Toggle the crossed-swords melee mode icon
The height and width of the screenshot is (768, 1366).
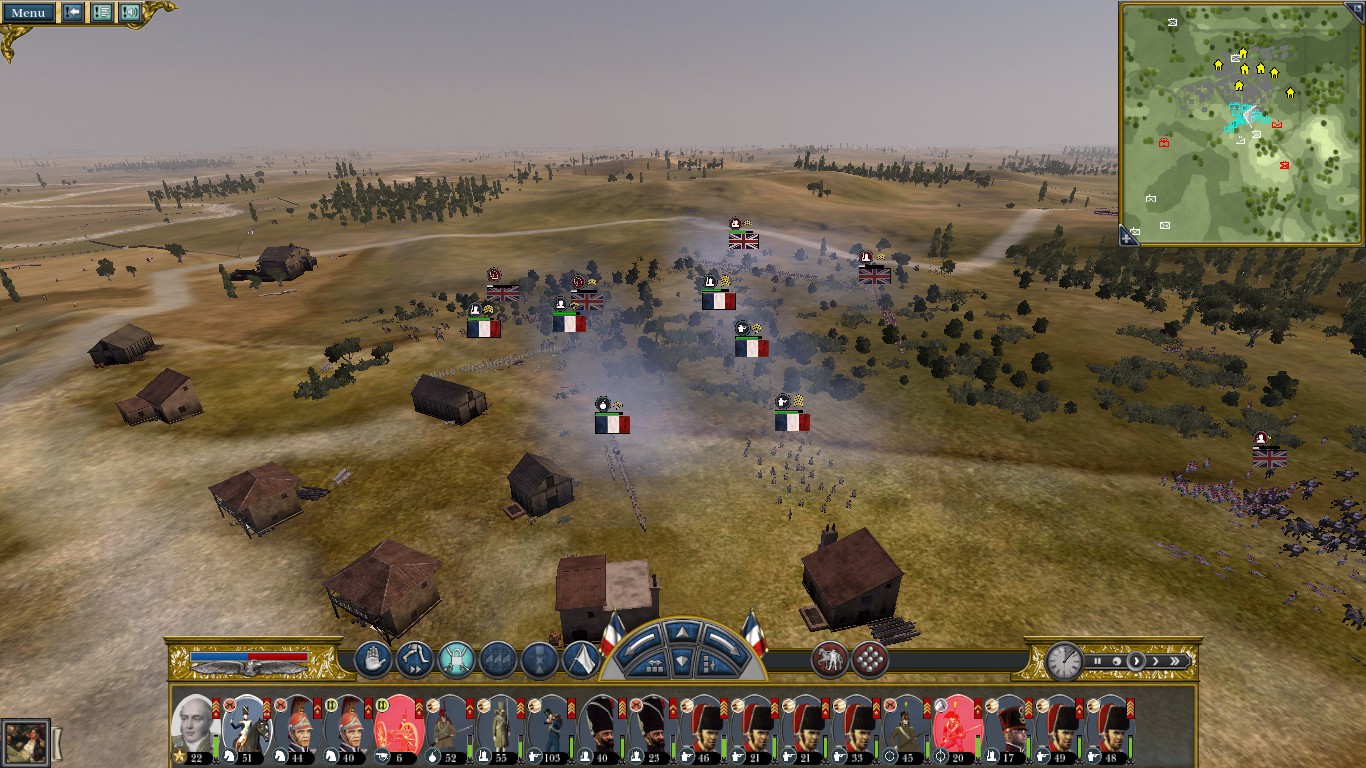[x=456, y=660]
